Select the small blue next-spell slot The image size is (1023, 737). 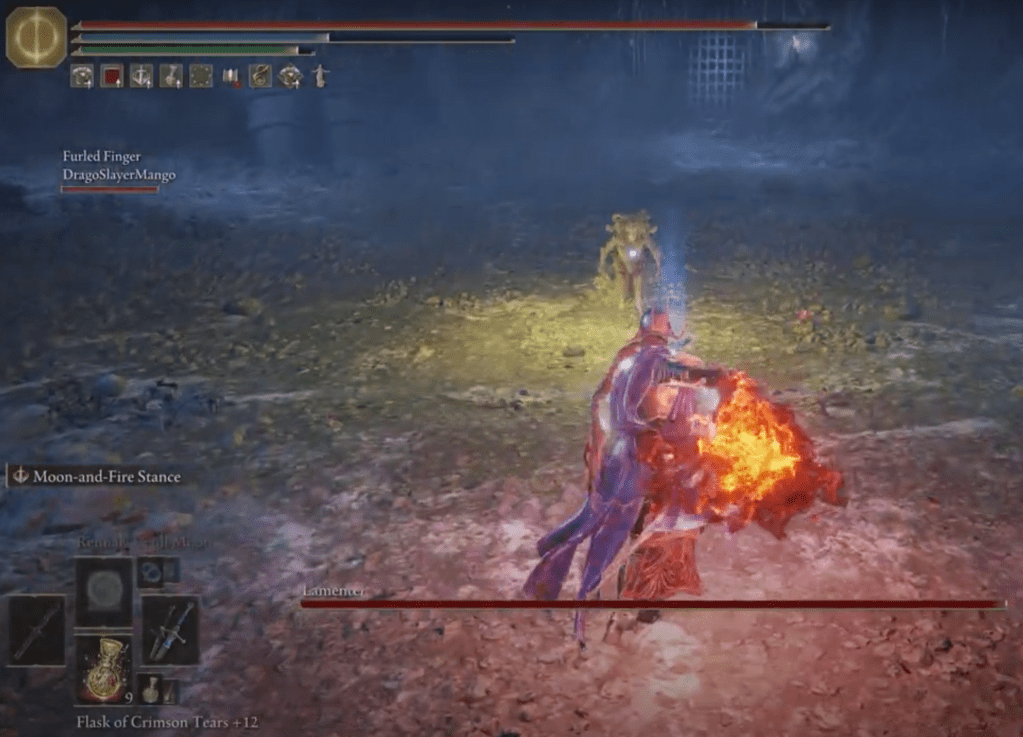[x=151, y=570]
